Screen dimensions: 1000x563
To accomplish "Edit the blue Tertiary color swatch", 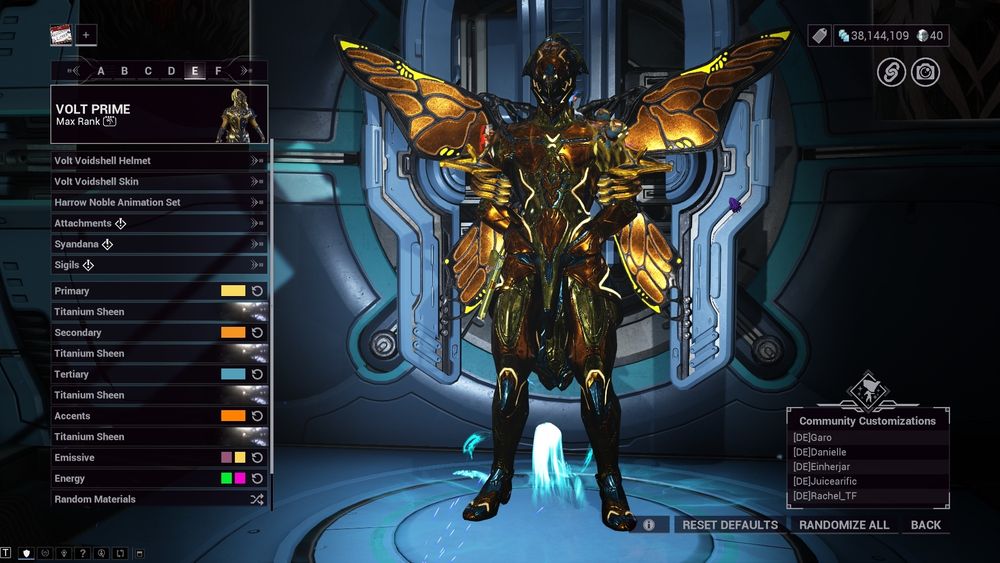I will click(x=233, y=374).
